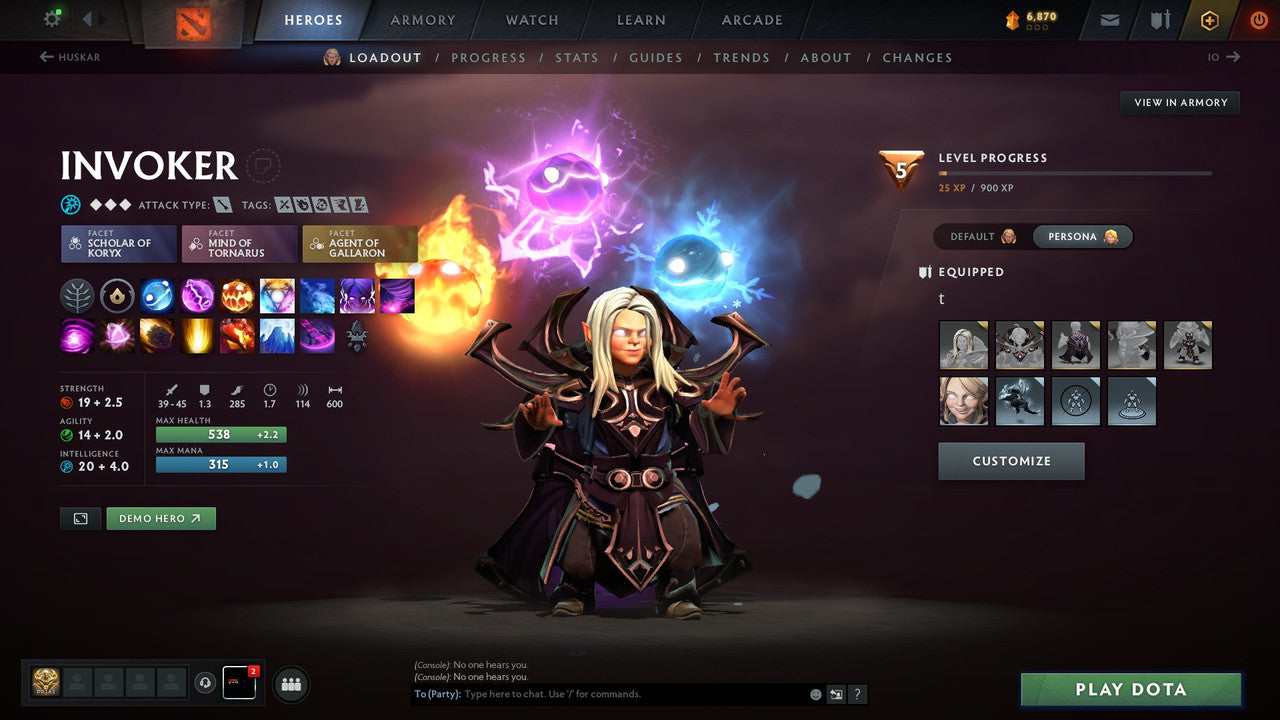Switch to the TRENDS tab
Screen dimensions: 1280x720
[741, 57]
